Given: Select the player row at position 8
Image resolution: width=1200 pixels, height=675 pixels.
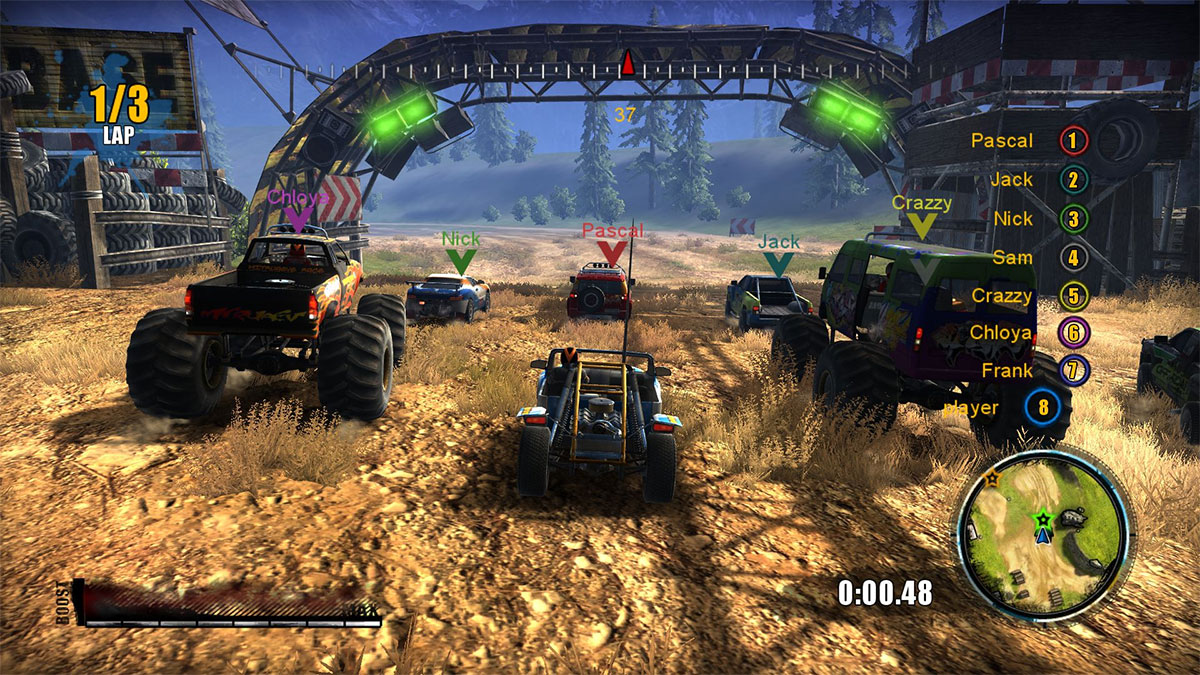Looking at the screenshot, I should pyautogui.click(x=1000, y=408).
